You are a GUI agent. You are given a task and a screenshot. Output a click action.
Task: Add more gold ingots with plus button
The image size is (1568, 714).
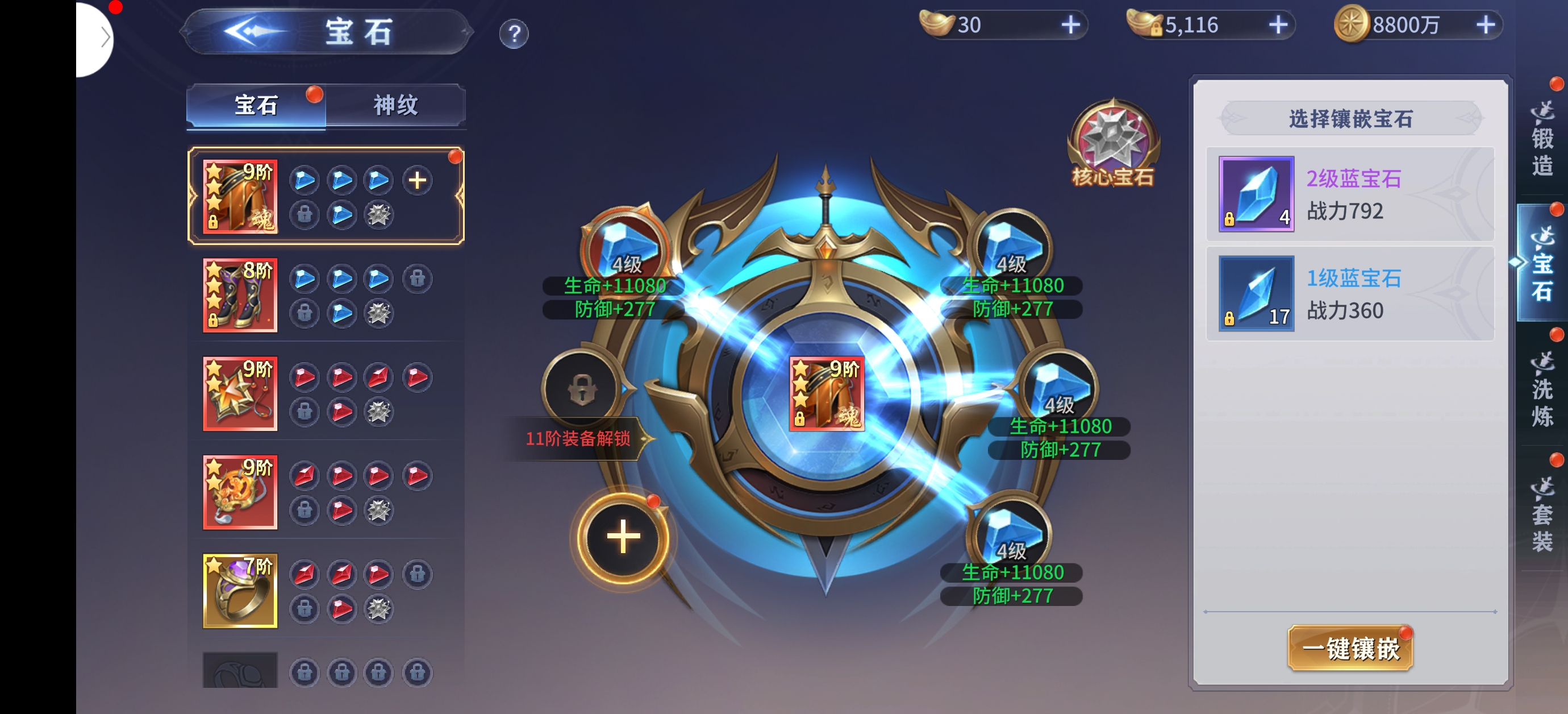tap(1070, 25)
